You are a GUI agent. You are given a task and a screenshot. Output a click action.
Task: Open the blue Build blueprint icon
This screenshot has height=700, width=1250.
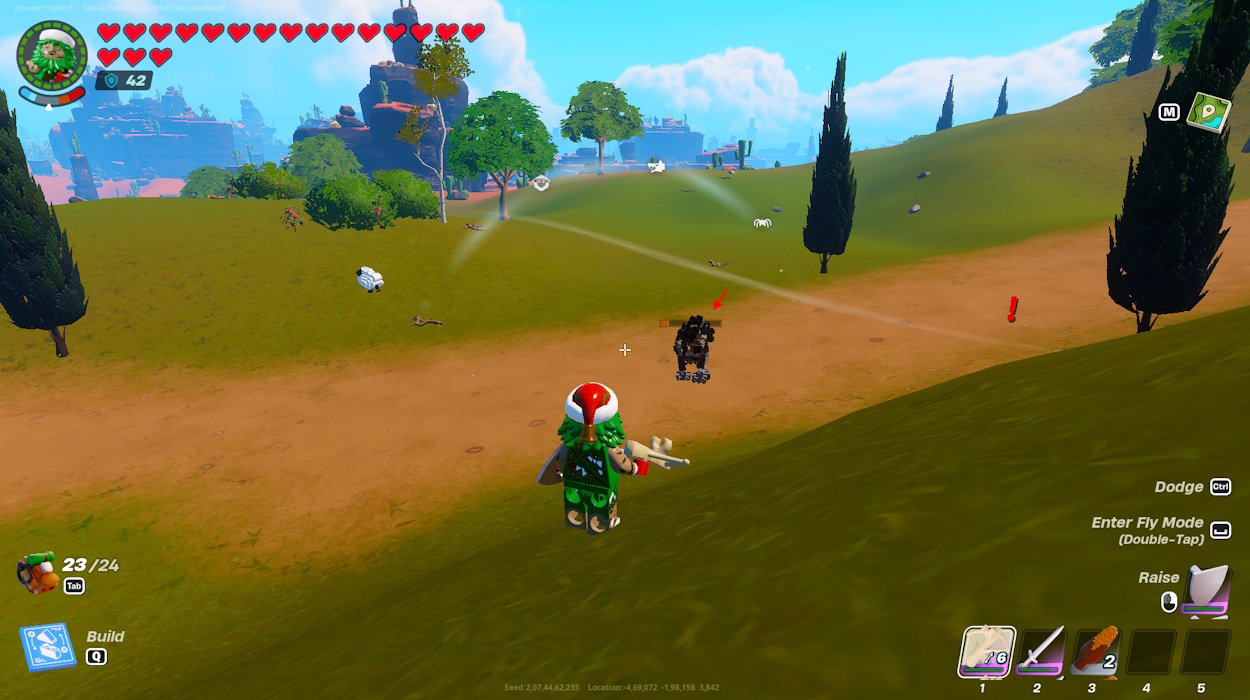47,647
